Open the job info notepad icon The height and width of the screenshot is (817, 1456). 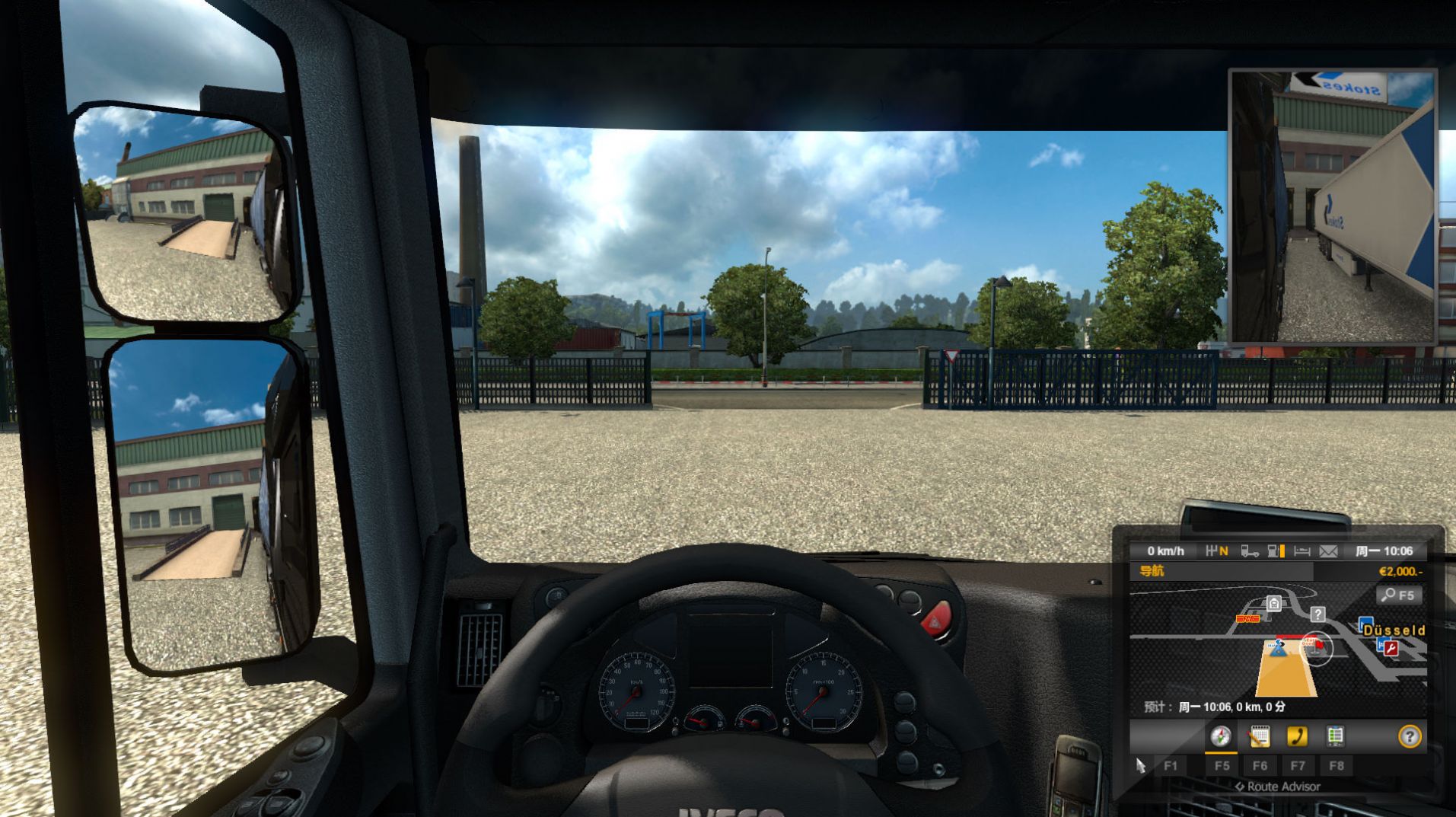pos(1259,737)
